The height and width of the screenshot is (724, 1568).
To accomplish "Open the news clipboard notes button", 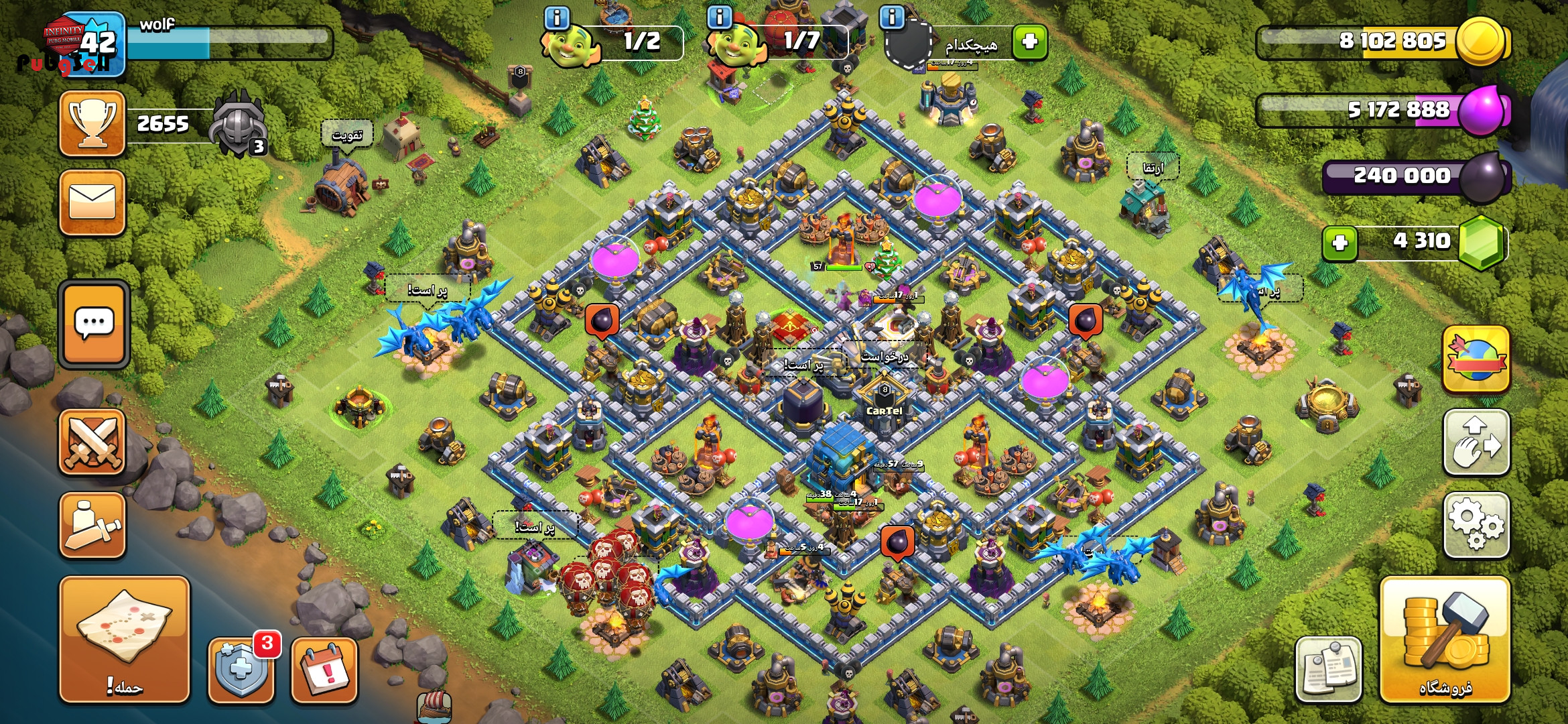I will (x=1328, y=669).
